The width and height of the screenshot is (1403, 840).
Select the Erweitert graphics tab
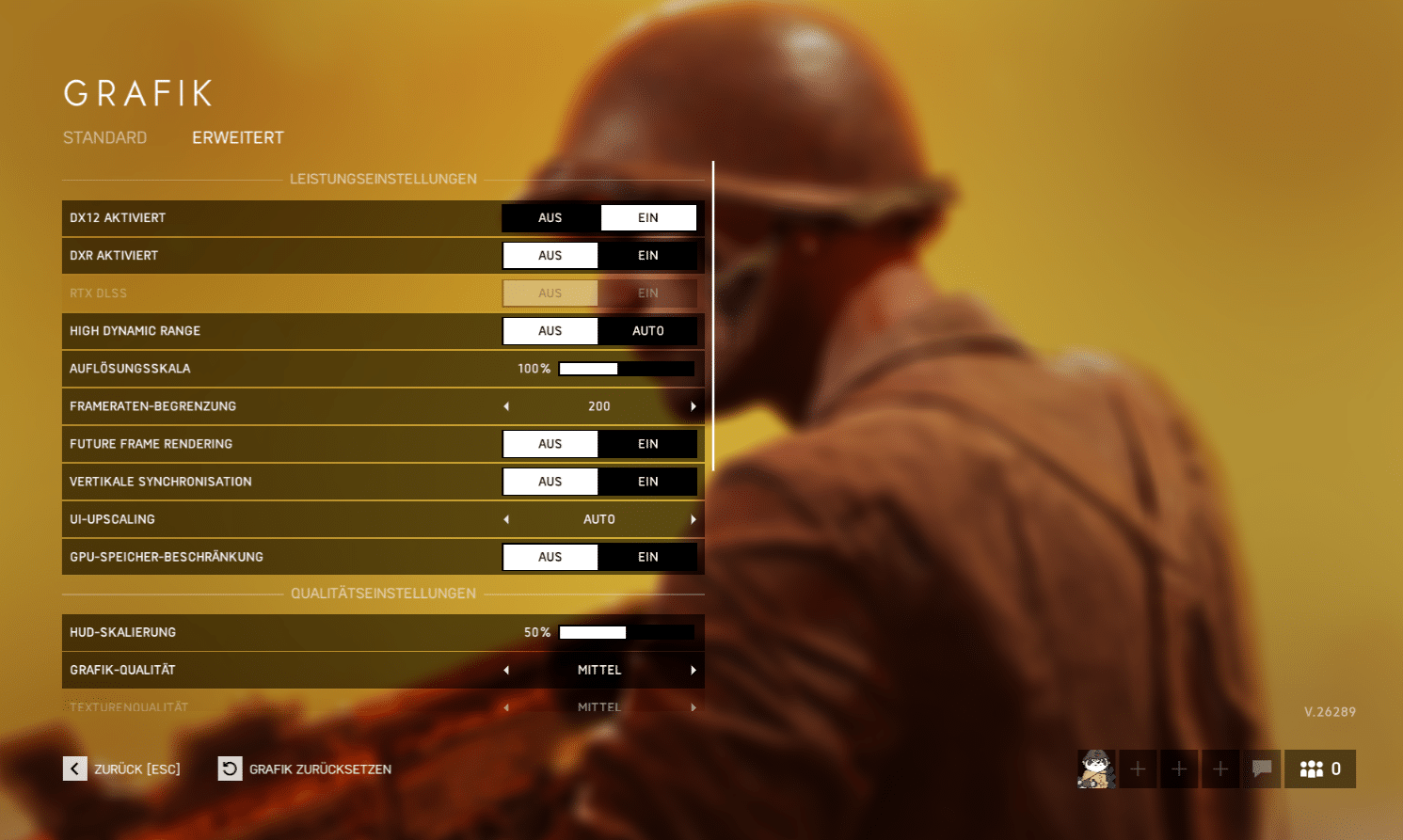coord(237,138)
